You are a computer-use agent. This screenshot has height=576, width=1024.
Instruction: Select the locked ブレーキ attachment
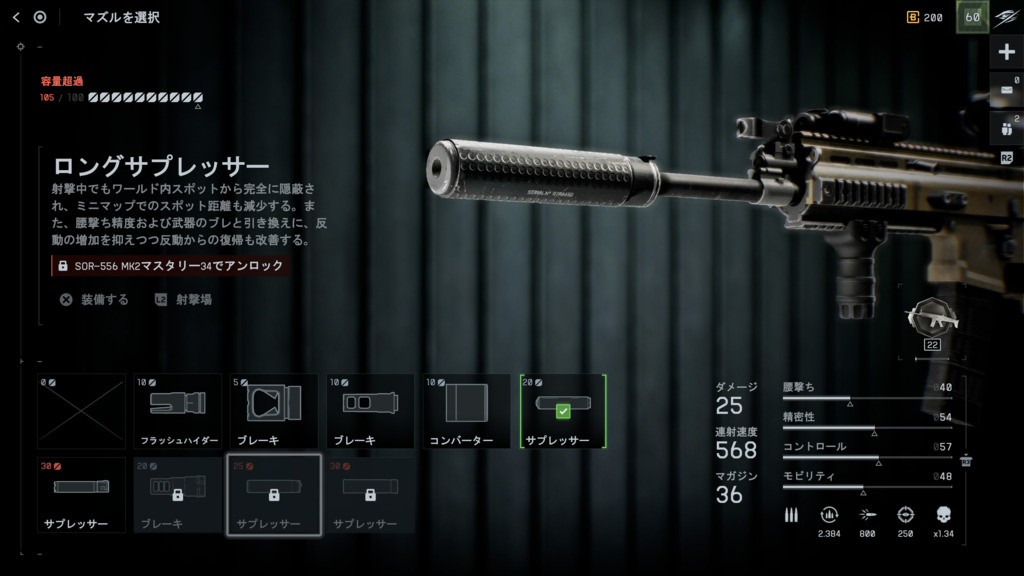(x=178, y=495)
